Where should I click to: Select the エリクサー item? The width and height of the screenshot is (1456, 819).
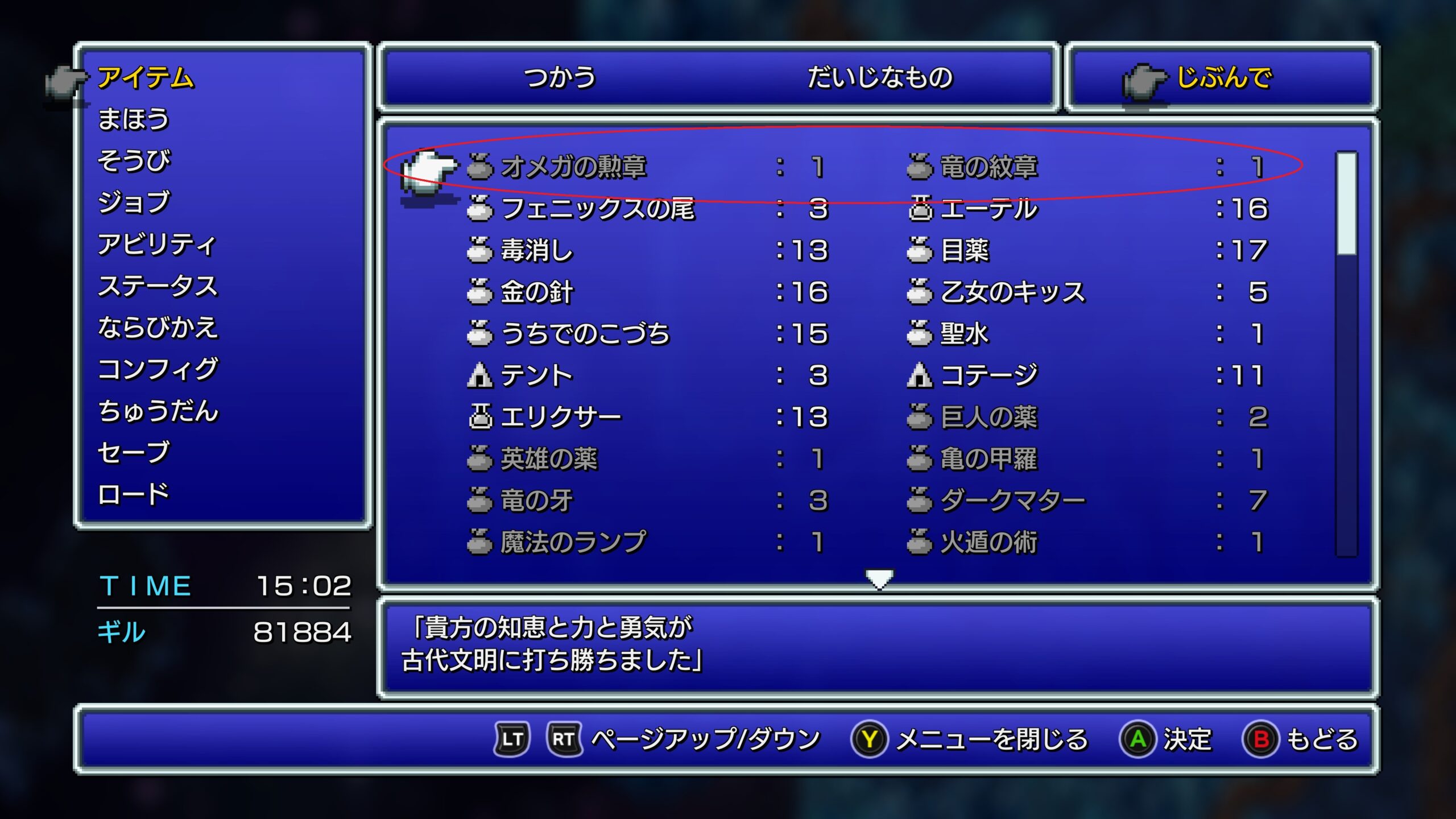click(560, 417)
